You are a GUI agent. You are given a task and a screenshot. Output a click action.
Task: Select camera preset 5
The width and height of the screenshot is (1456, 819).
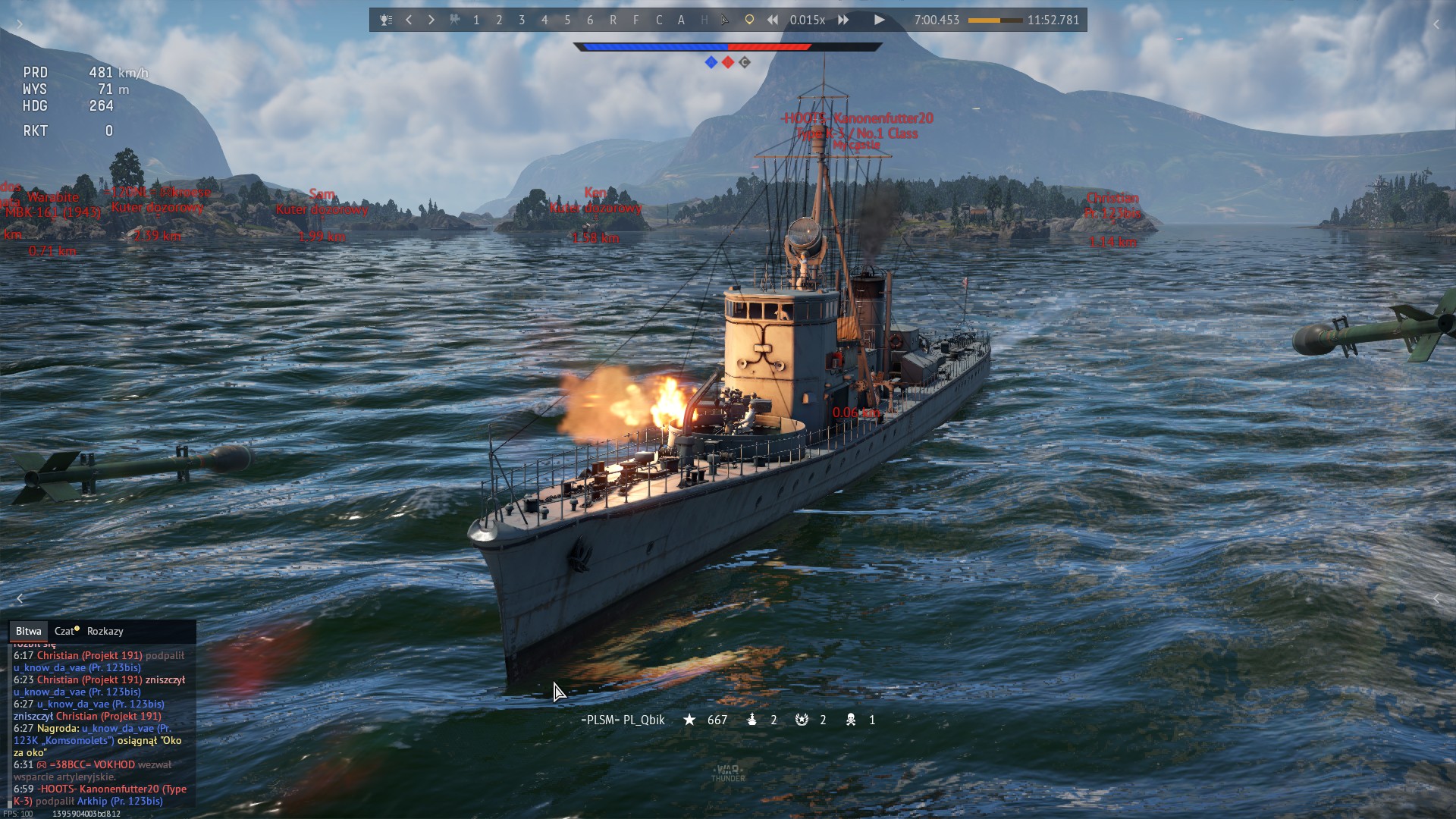tap(567, 20)
